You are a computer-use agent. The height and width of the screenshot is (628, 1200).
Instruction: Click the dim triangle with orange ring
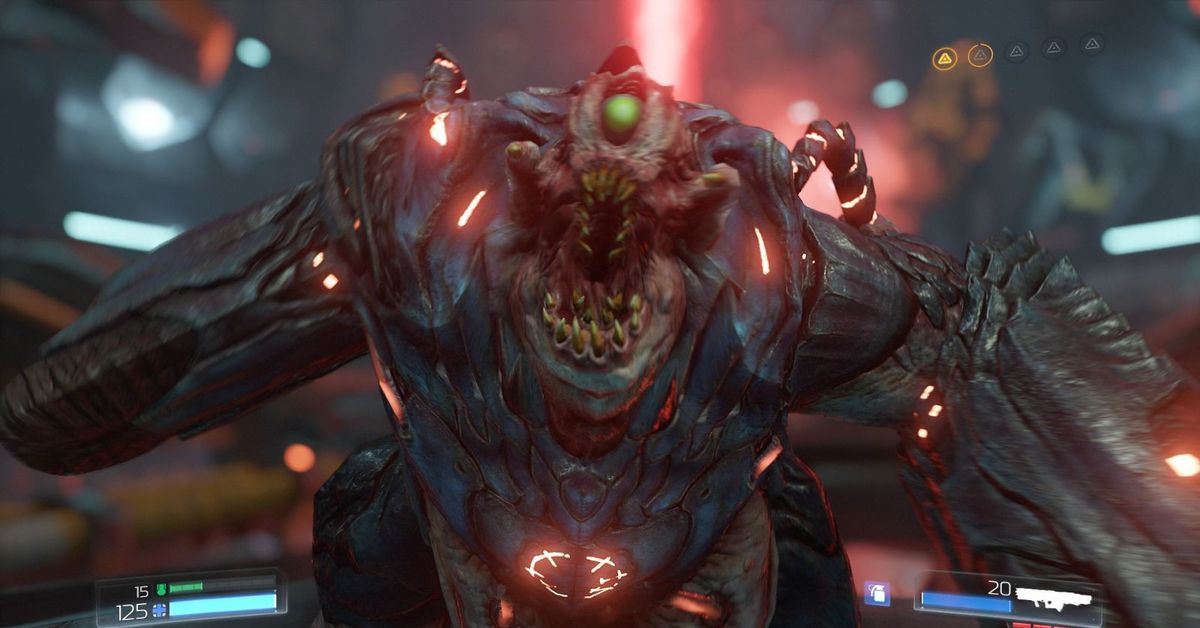tap(980, 55)
